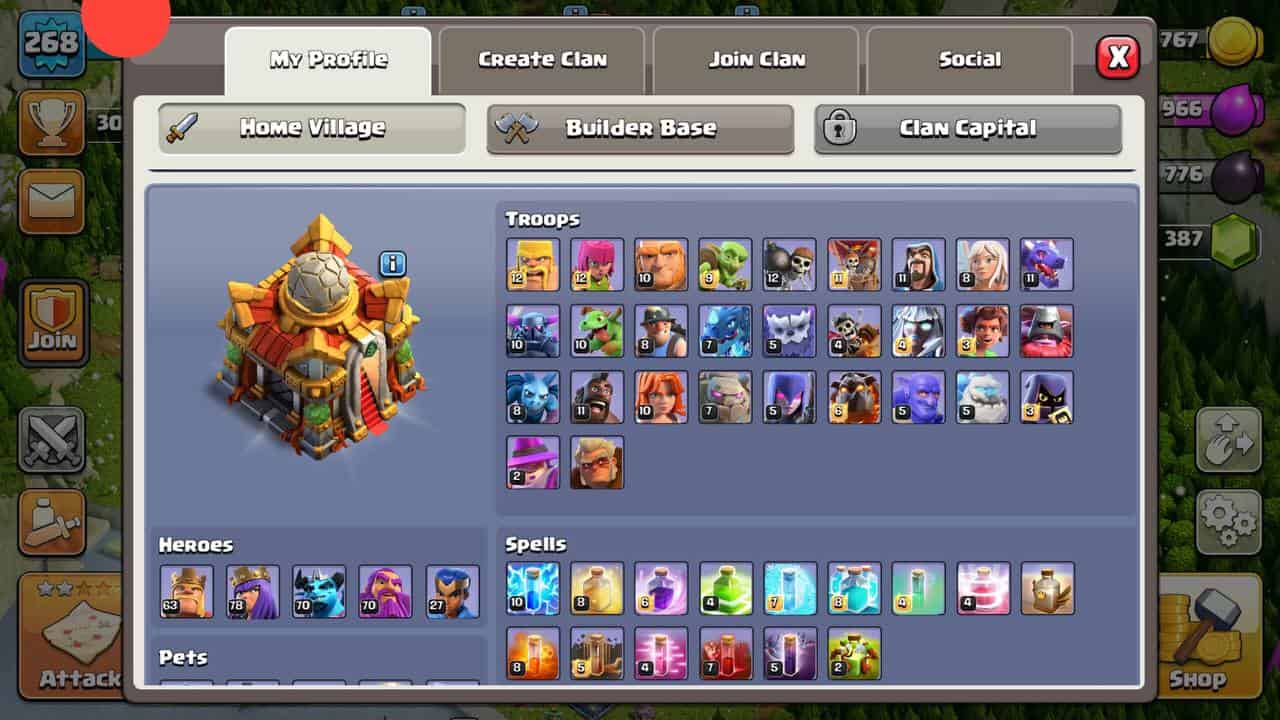Choose the Lightning Spell icon
Image resolution: width=1280 pixels, height=720 pixels.
pyautogui.click(x=533, y=588)
